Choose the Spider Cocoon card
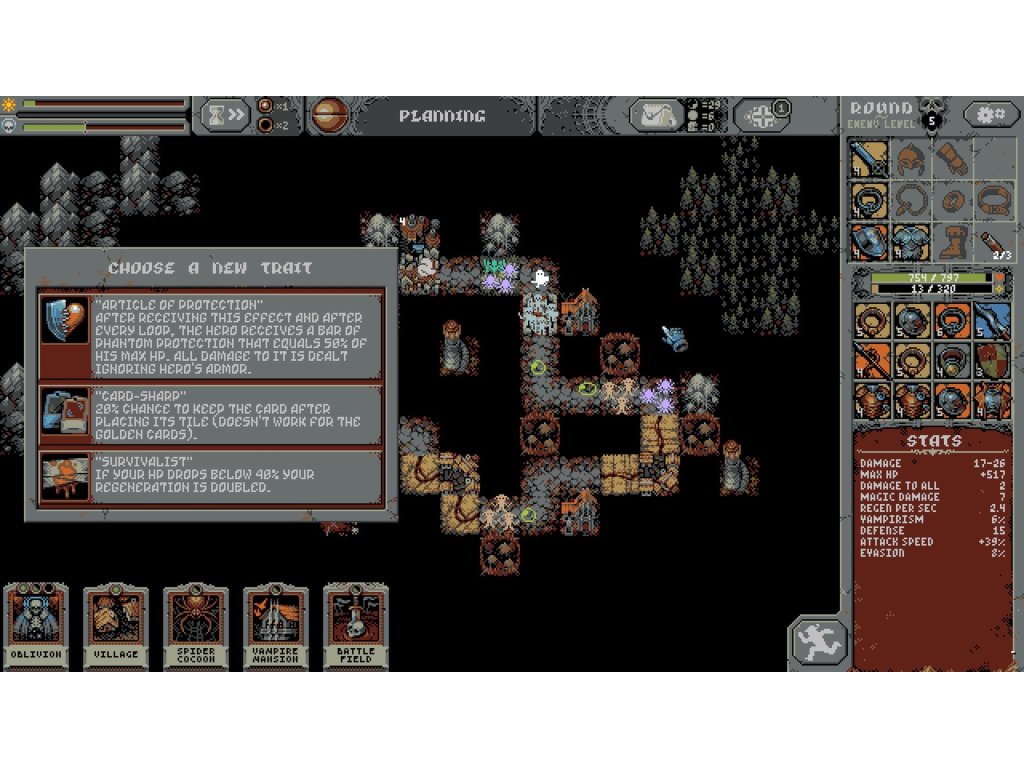Screen dimensions: 1024x768 pos(196,627)
